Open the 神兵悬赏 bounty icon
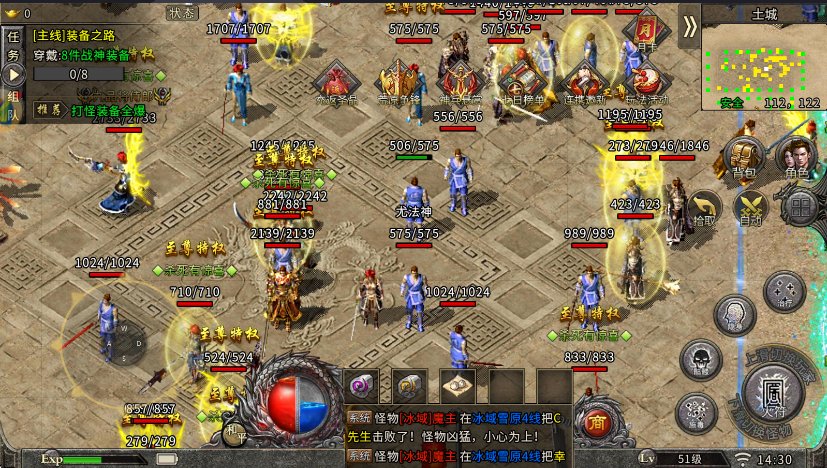This screenshot has width=827, height=468. [x=460, y=84]
